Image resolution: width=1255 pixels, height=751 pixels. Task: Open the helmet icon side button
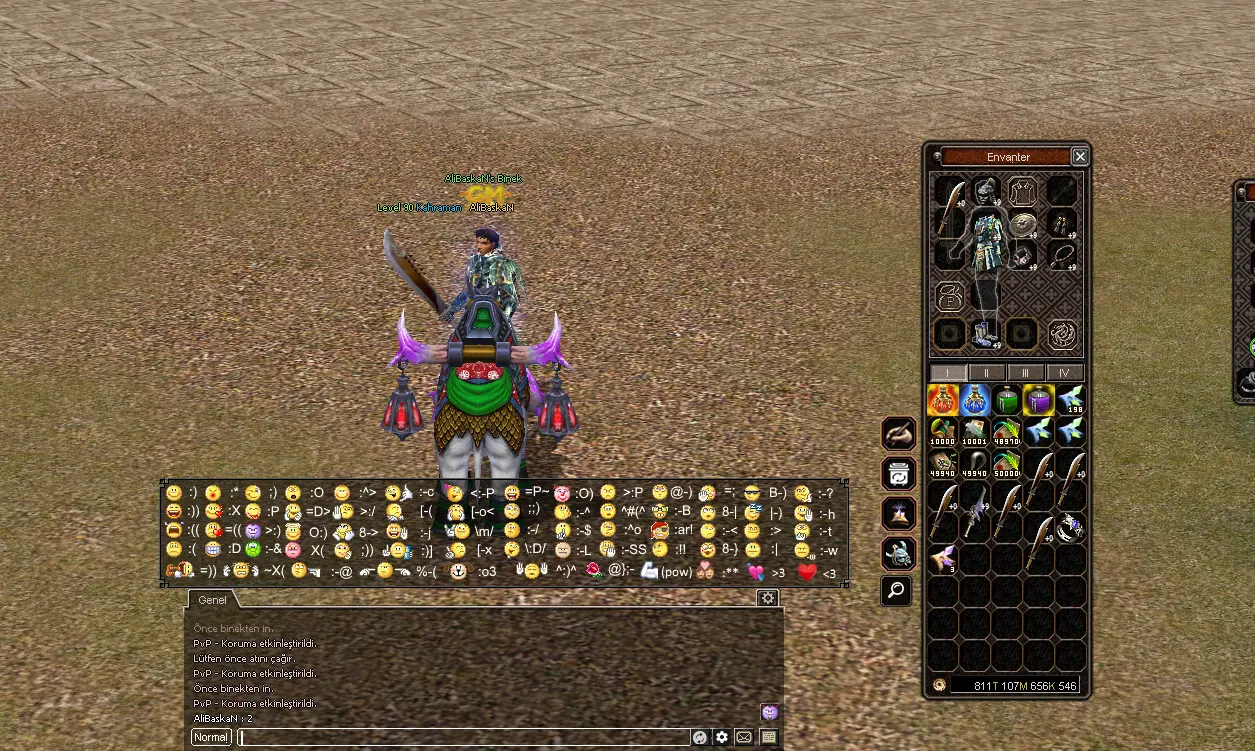point(897,553)
